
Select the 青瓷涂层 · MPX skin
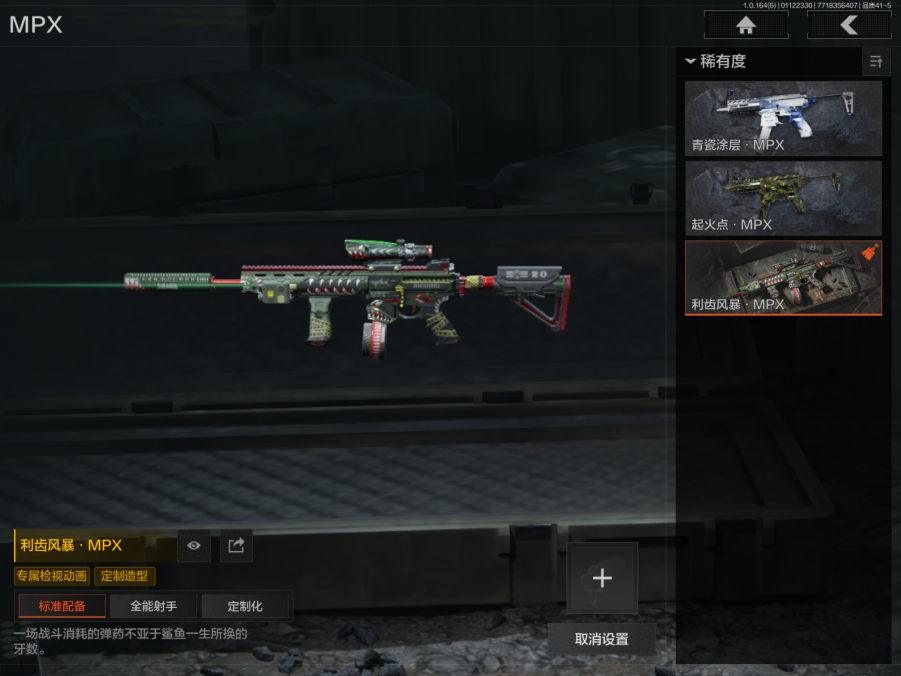click(783, 119)
